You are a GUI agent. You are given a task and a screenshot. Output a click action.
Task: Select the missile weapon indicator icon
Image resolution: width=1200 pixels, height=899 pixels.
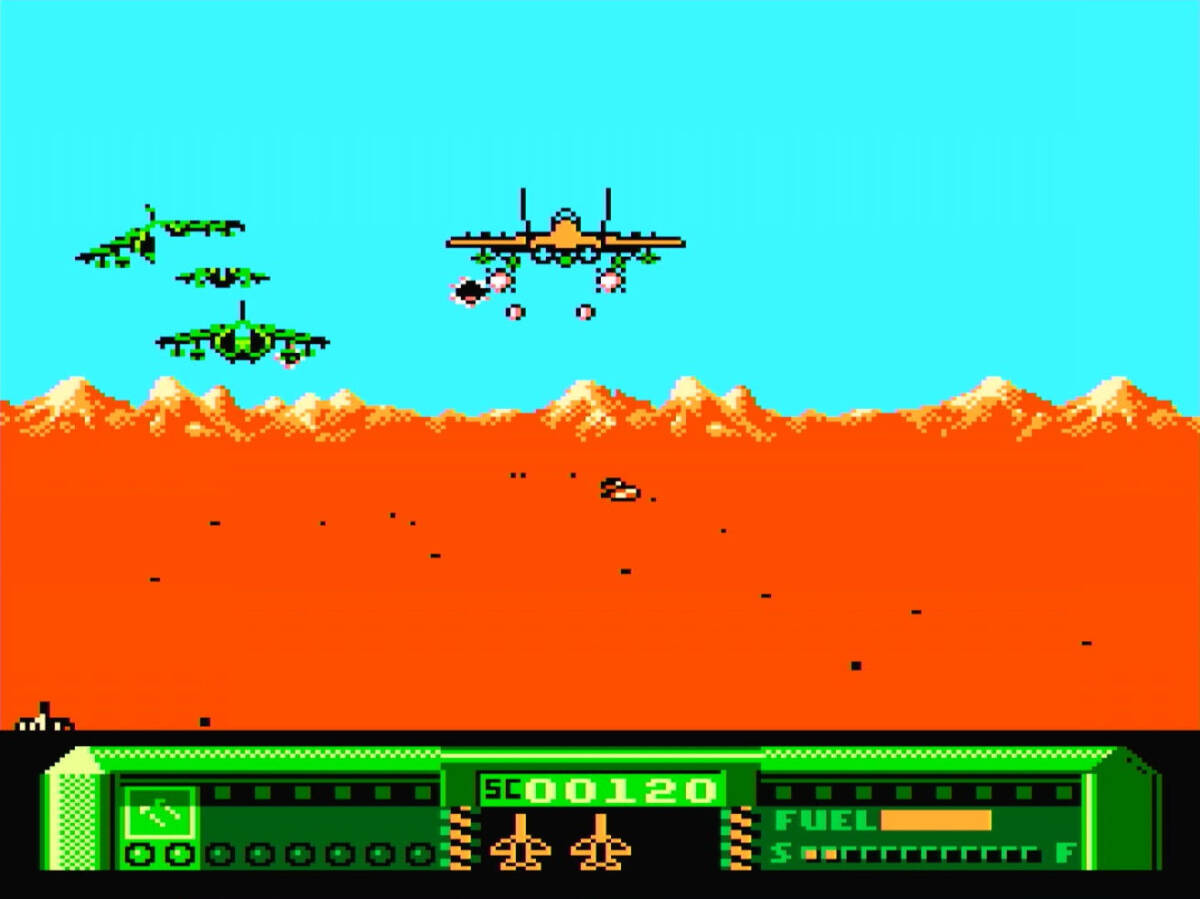point(160,812)
